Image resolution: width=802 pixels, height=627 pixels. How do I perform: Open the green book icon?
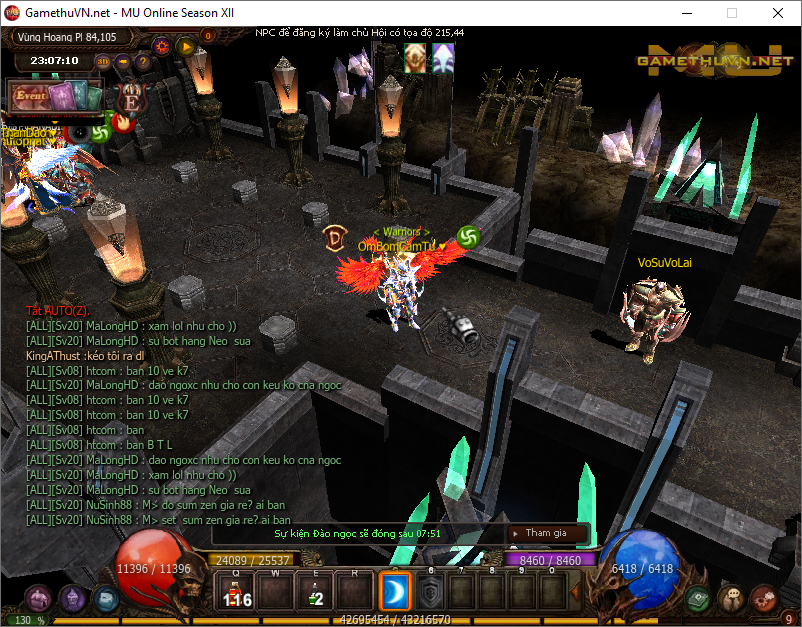tap(699, 598)
